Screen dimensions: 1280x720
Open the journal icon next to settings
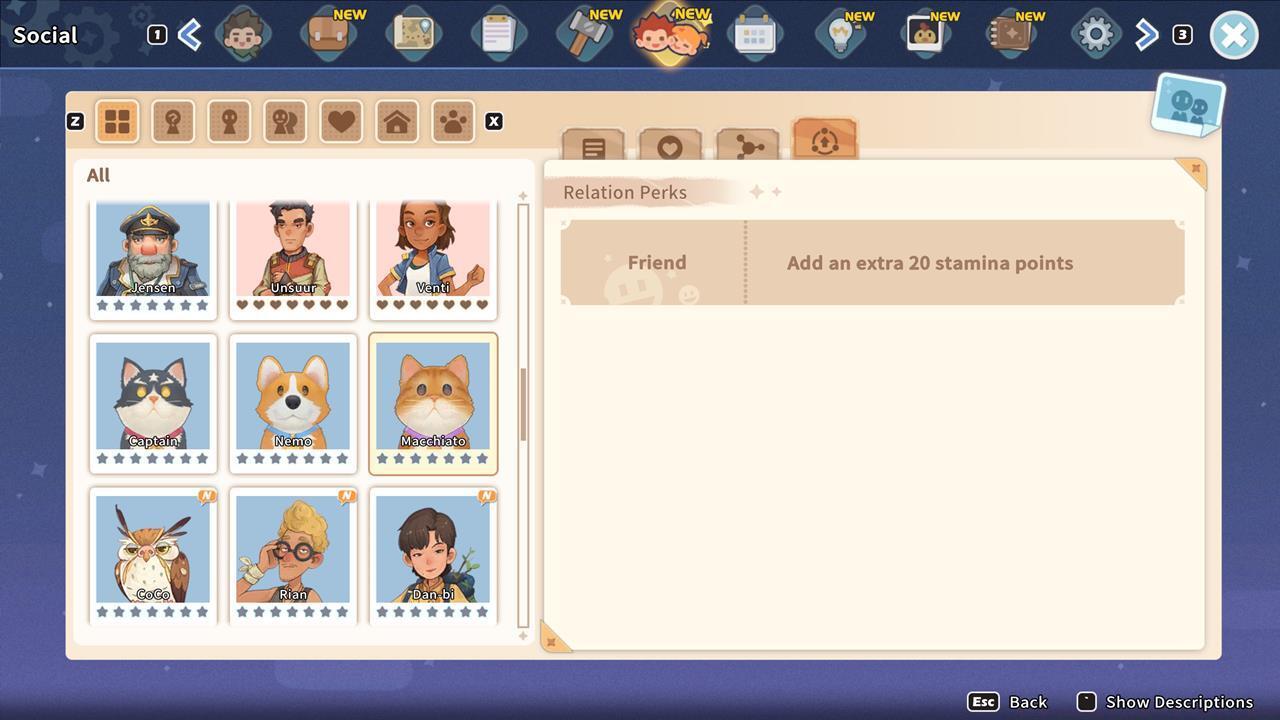[1010, 33]
